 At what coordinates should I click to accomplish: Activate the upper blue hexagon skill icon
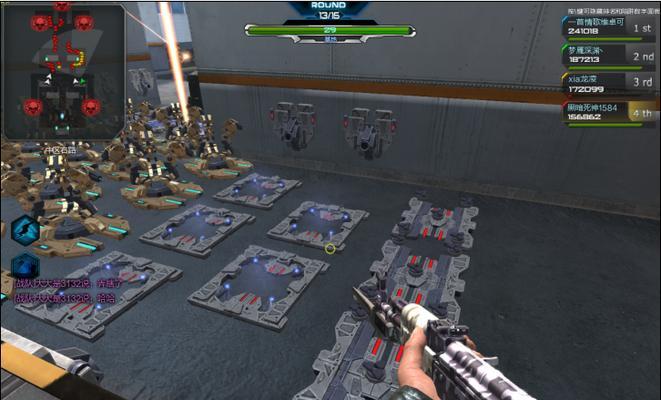coord(25,229)
